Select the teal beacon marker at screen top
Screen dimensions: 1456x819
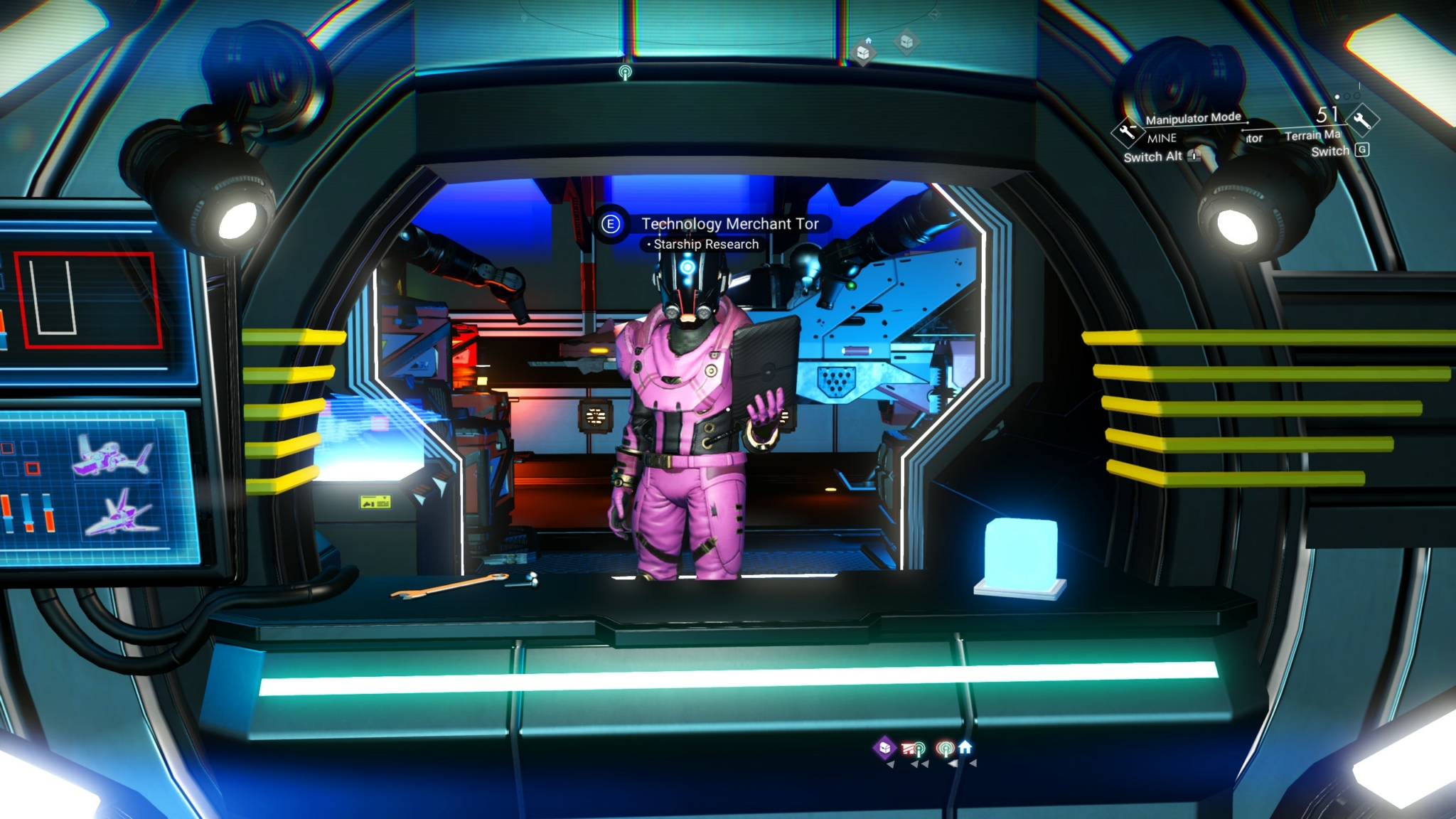[625, 73]
